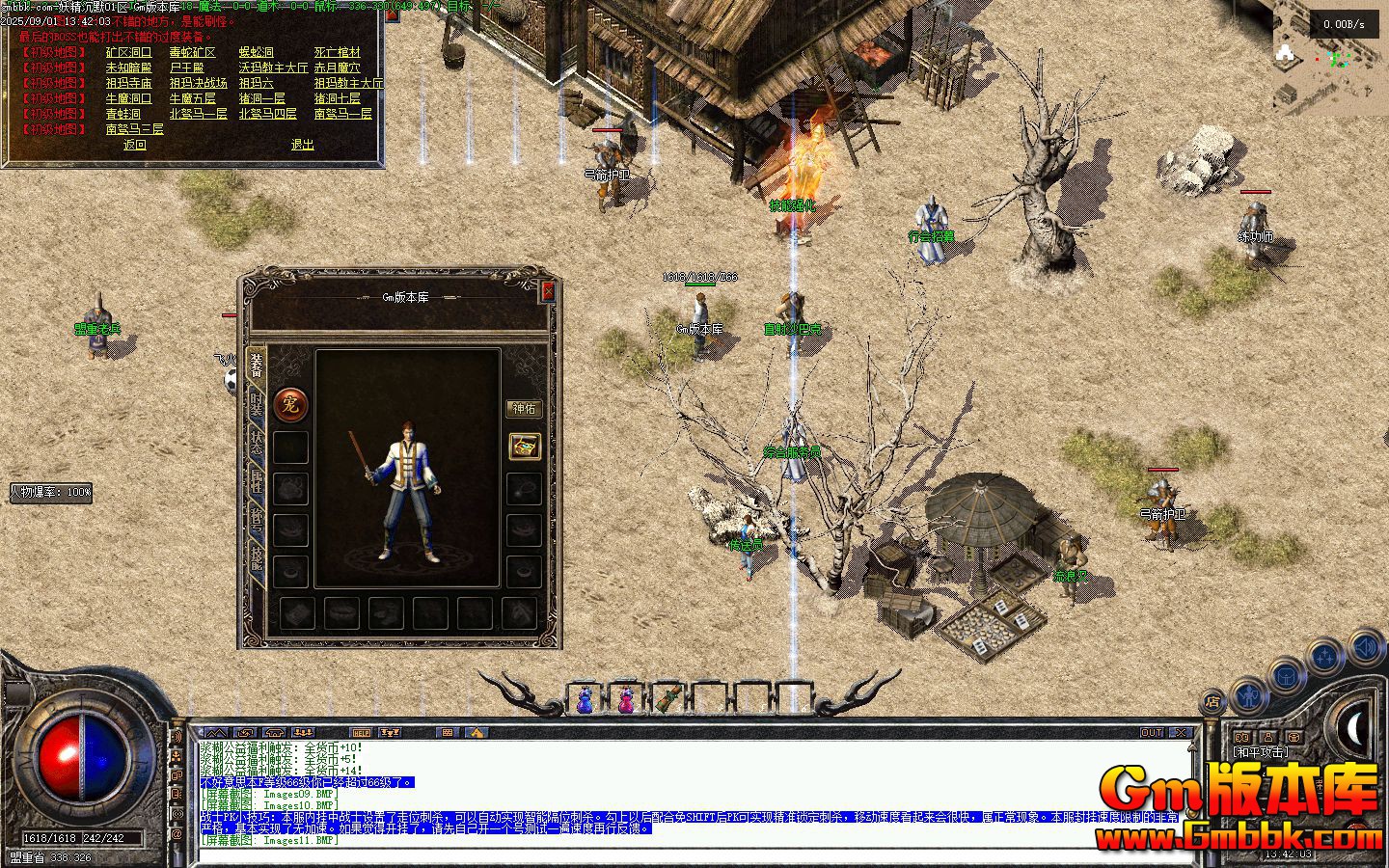Select 蜈蚣洞 from the map list
The image size is (1389, 868).
pyautogui.click(x=256, y=52)
